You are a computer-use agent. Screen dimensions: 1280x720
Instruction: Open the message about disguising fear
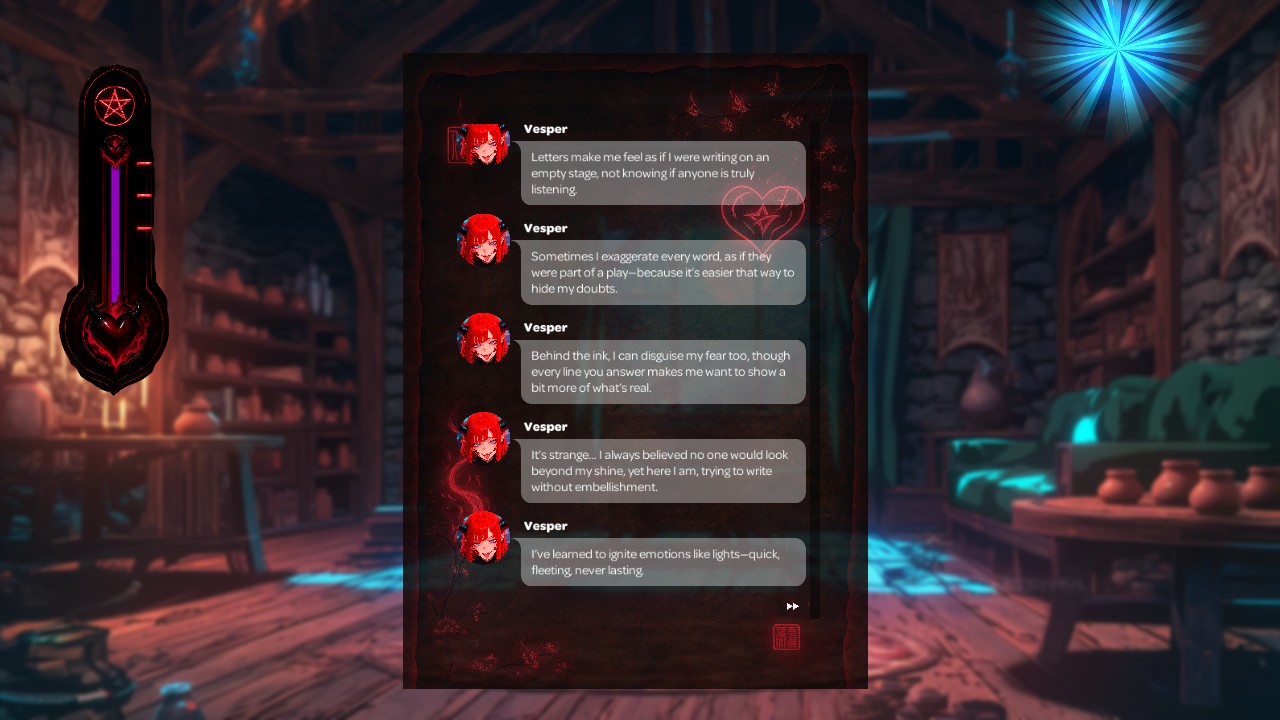point(663,371)
